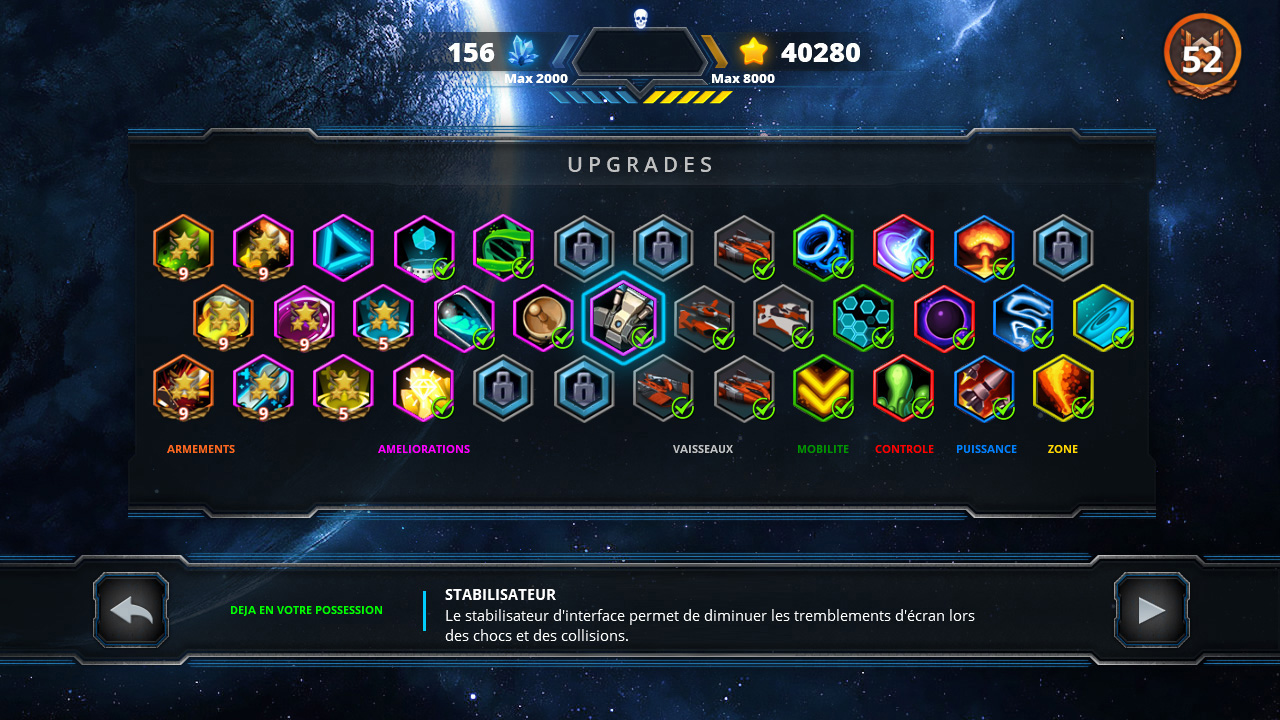Select the mushroom cloud explosion upgrade
This screenshot has width=1280, height=720.
pyautogui.click(x=983, y=248)
